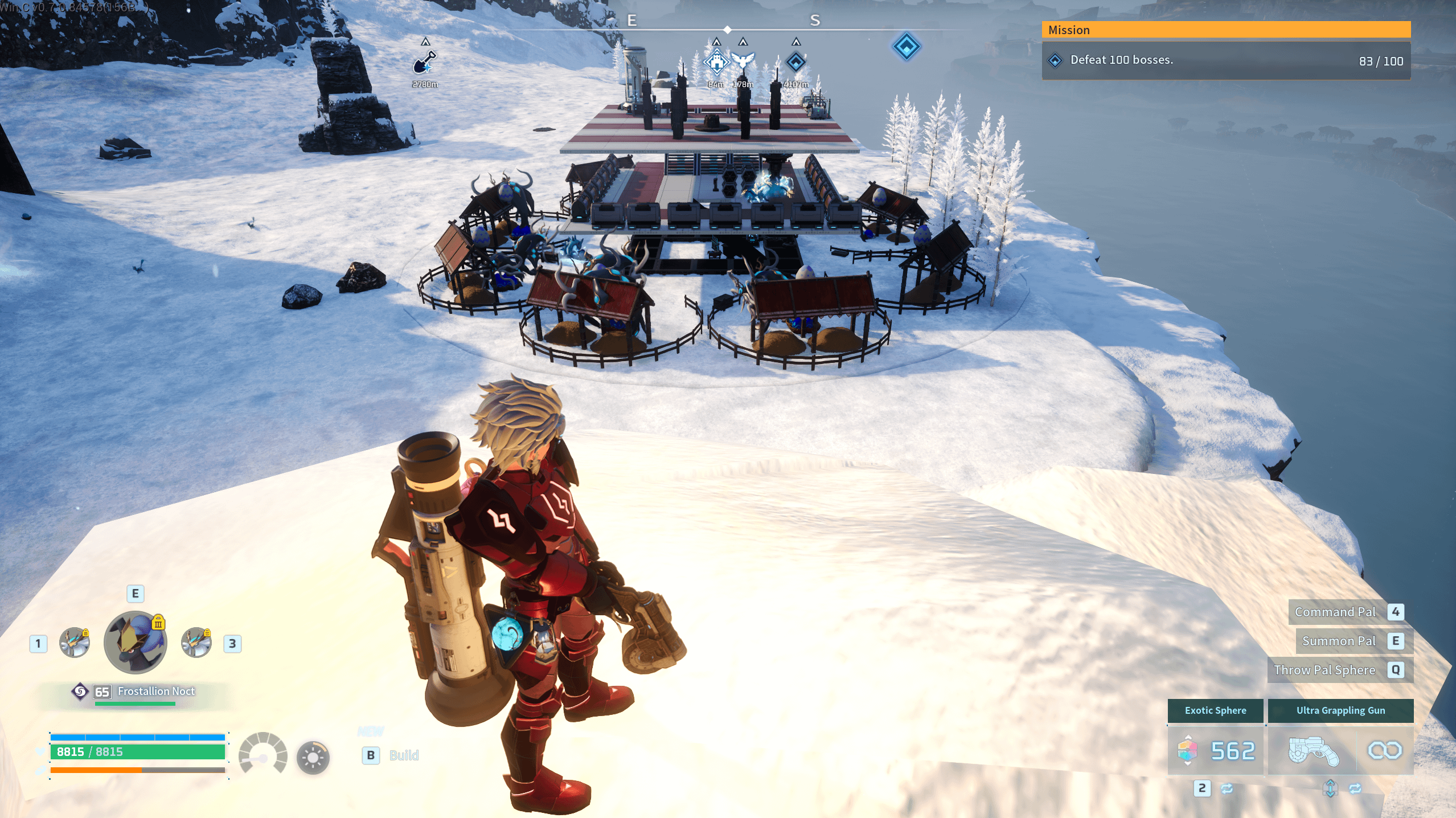
Task: Click the diamond compass marker at 4107m
Action: pos(796,62)
